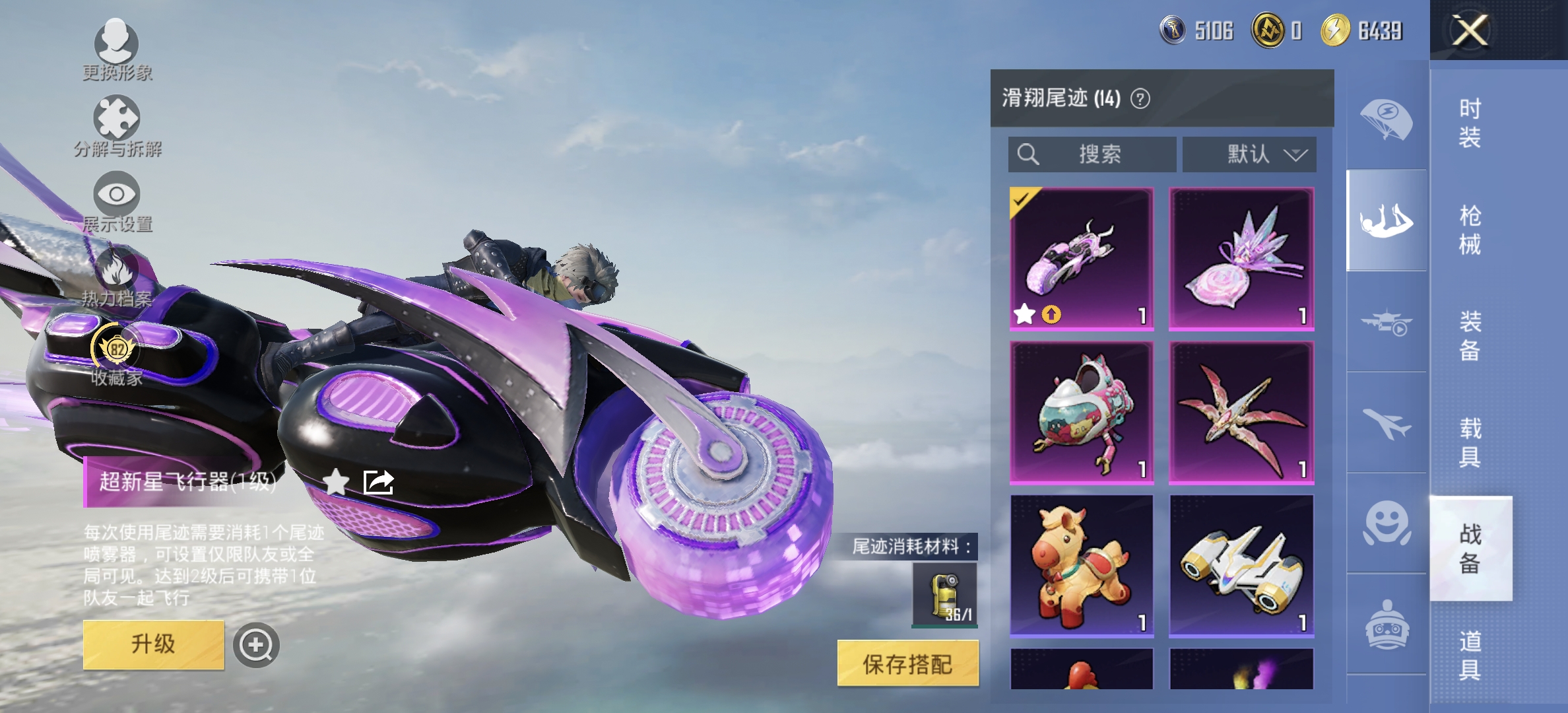Viewport: 1568px width, 713px height.
Task: Switch to the 时装 tab
Action: click(x=1472, y=124)
